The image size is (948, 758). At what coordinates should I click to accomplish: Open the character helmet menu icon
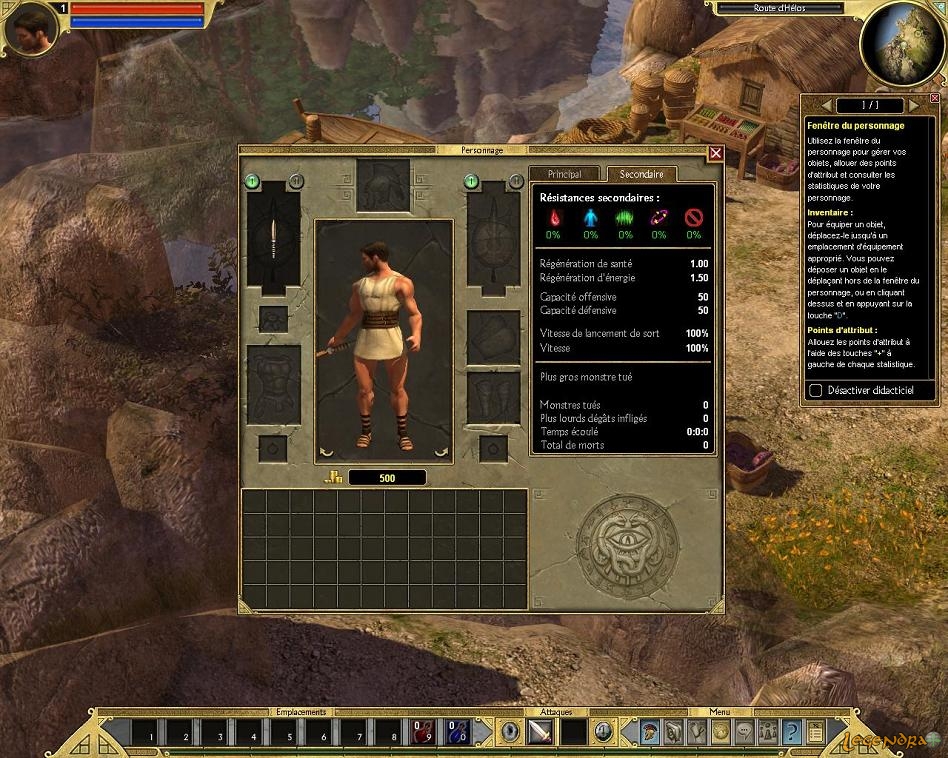click(x=651, y=732)
